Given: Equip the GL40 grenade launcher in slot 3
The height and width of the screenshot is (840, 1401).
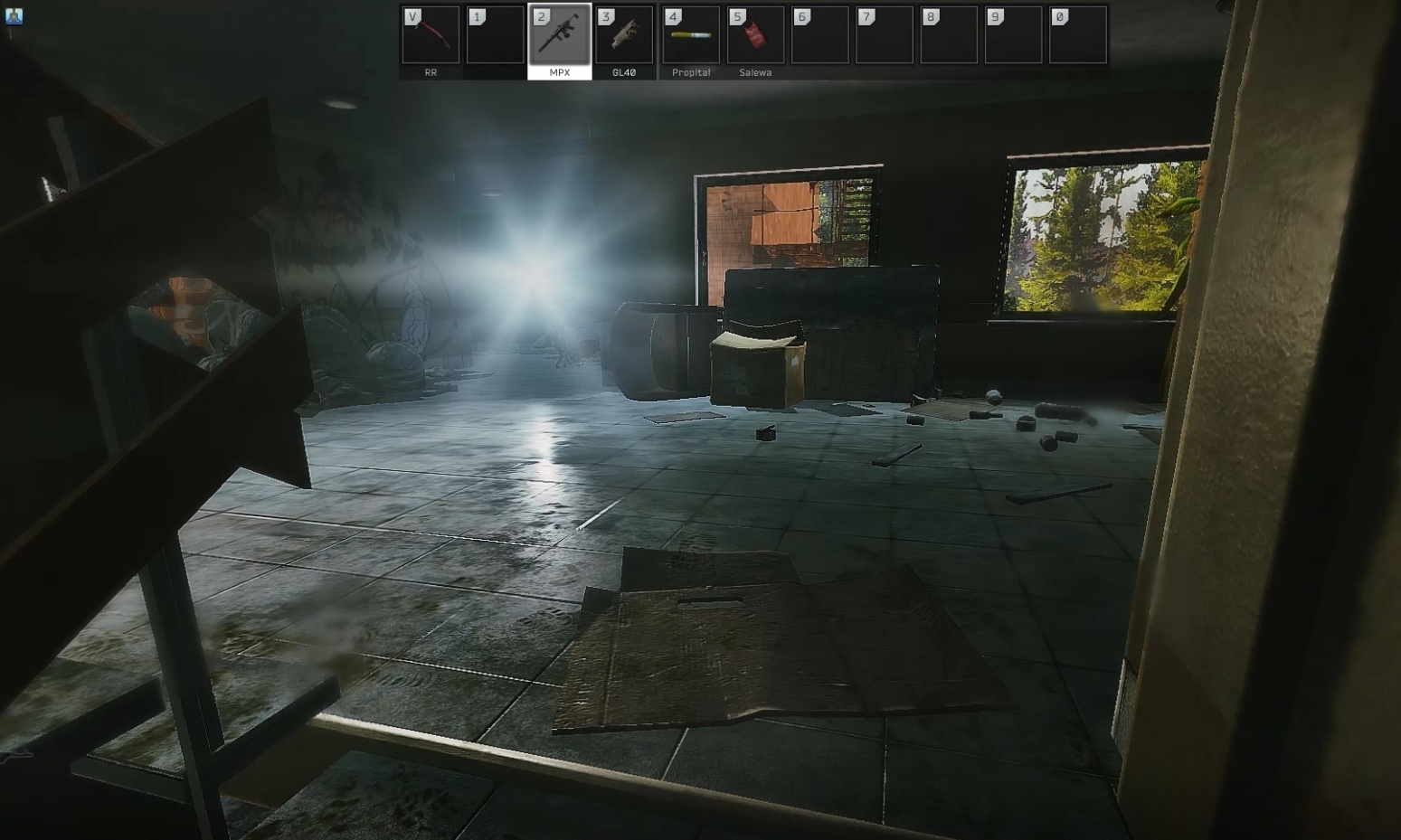Looking at the screenshot, I should (x=624, y=35).
